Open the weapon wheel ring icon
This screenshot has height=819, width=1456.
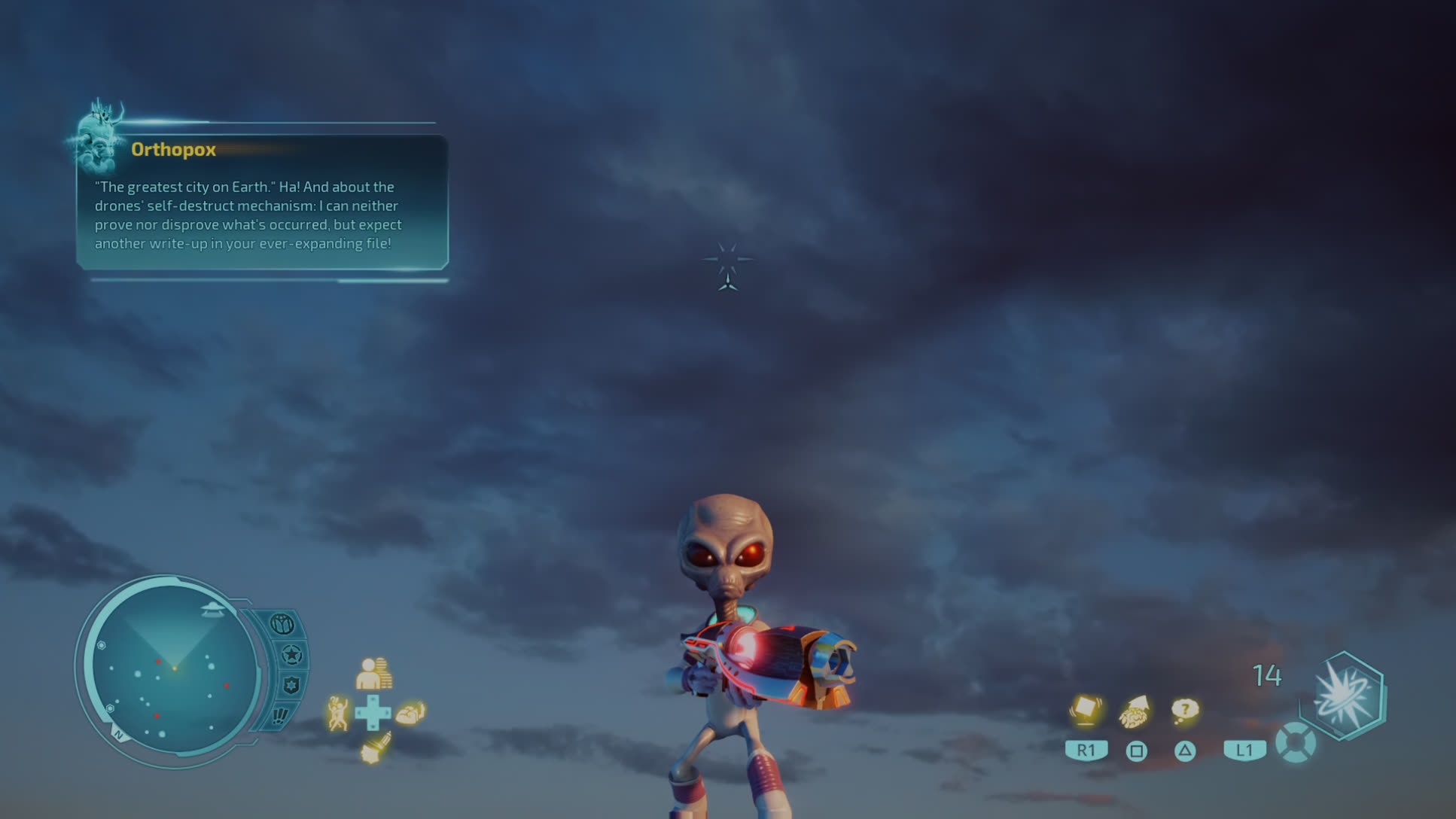(x=1295, y=742)
